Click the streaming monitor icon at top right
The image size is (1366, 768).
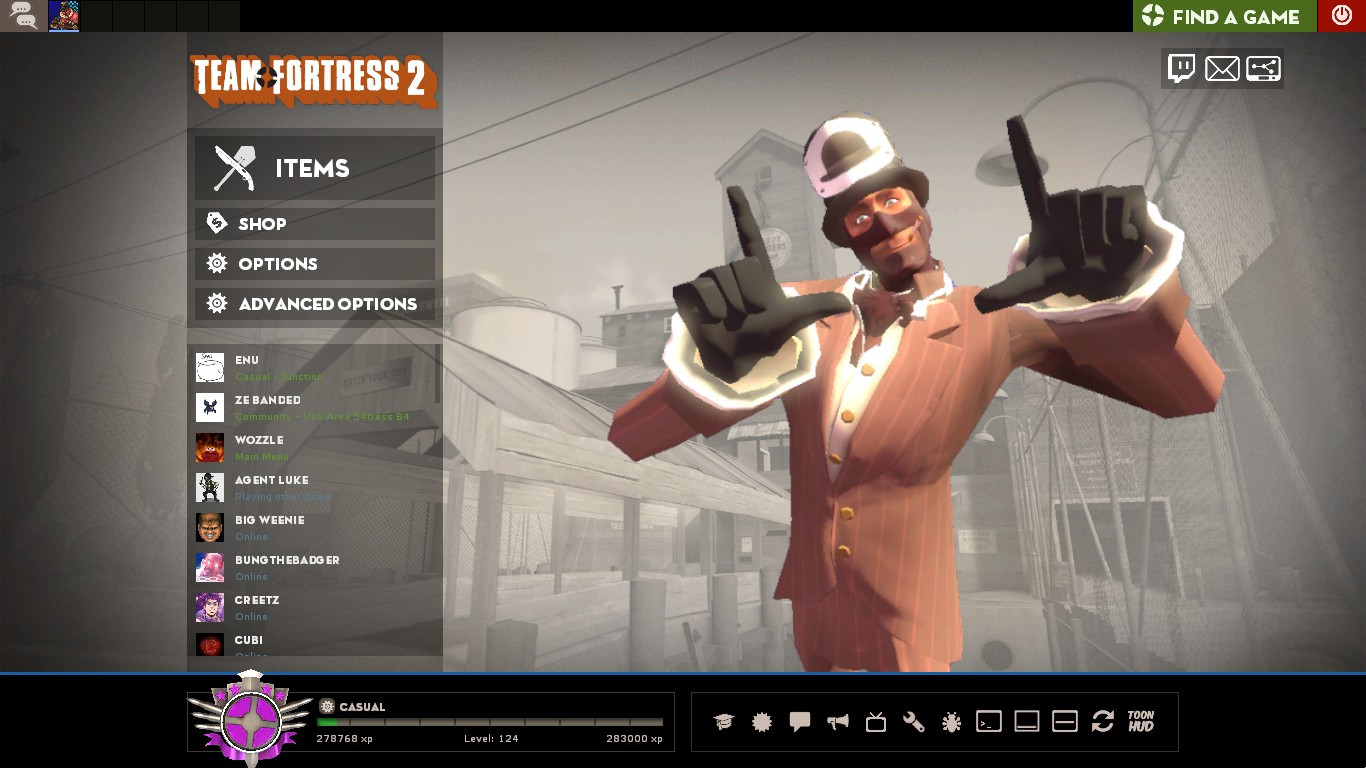click(x=1262, y=68)
